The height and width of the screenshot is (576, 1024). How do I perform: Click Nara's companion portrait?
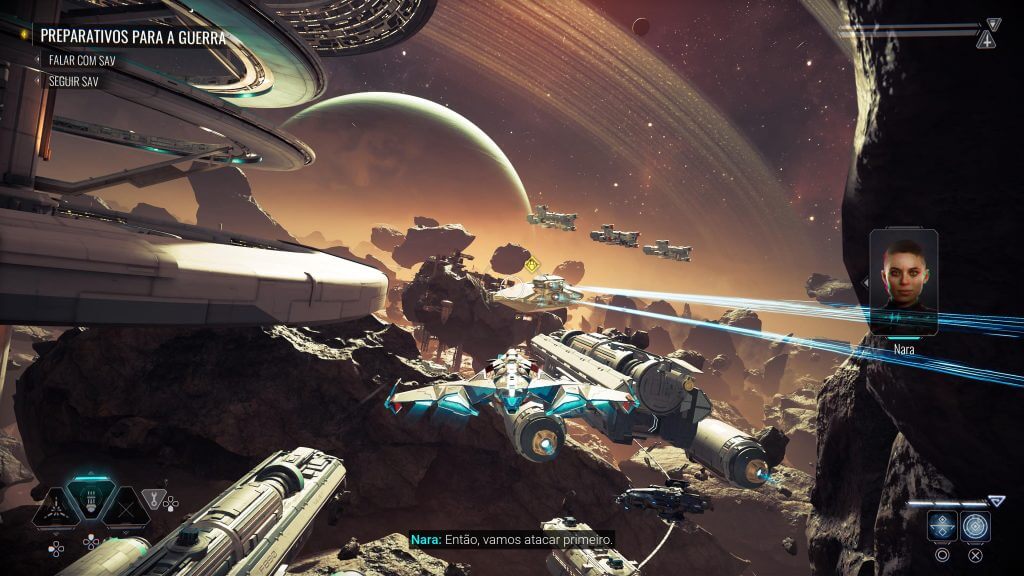[903, 282]
